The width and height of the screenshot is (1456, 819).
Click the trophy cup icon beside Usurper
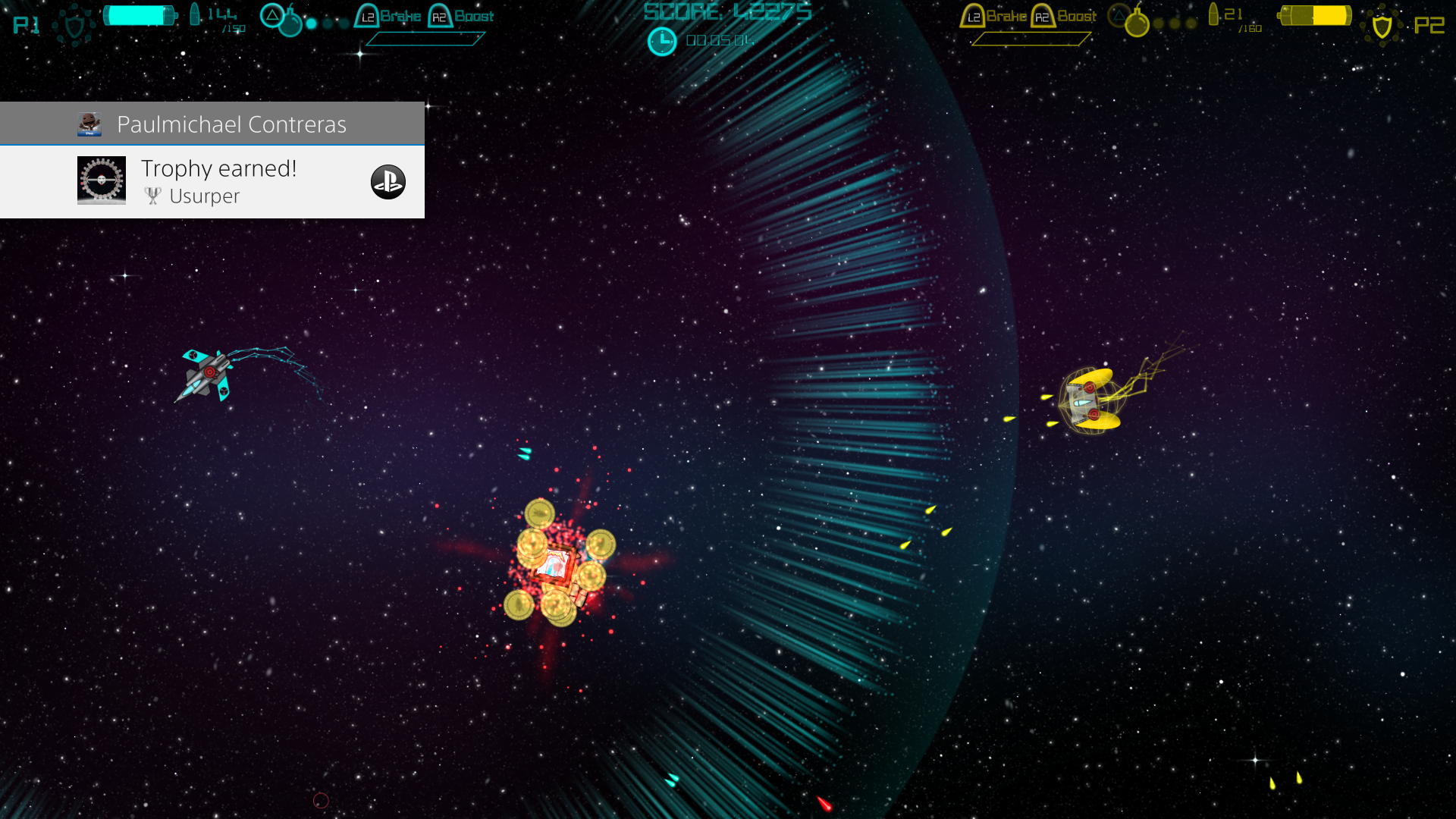[x=152, y=196]
